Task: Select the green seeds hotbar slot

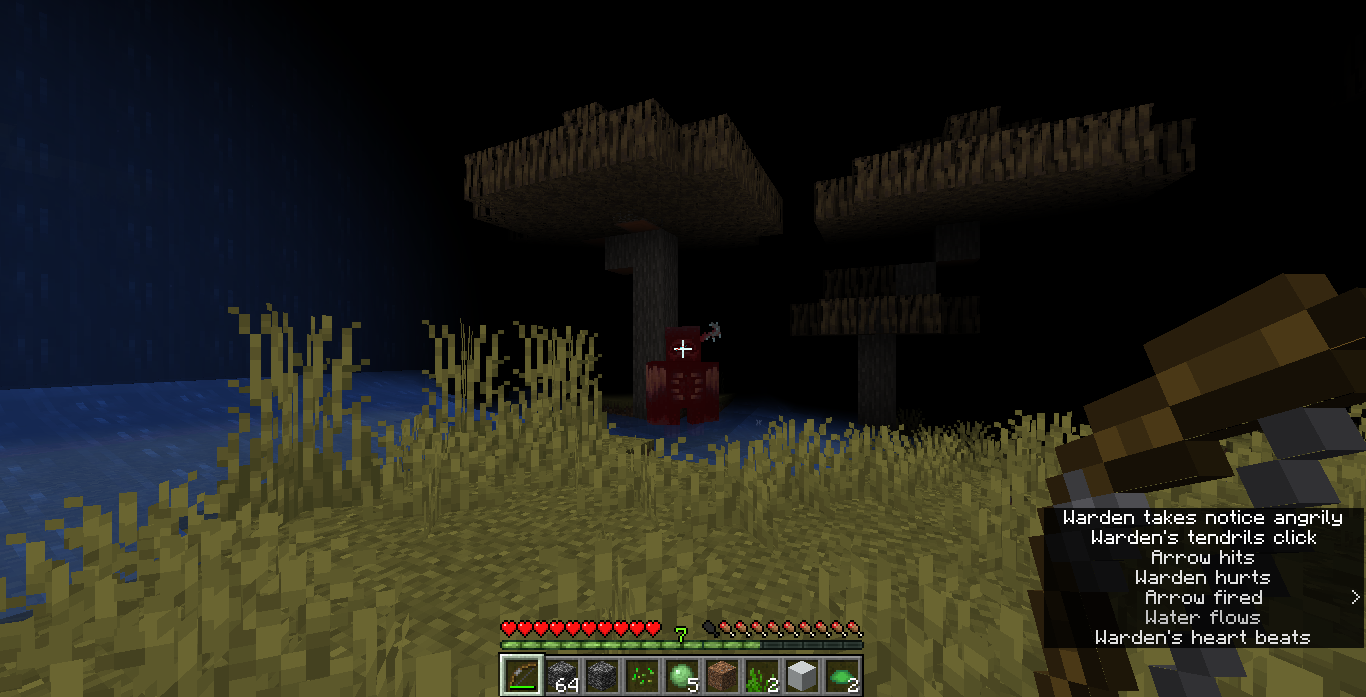Action: tap(641, 675)
